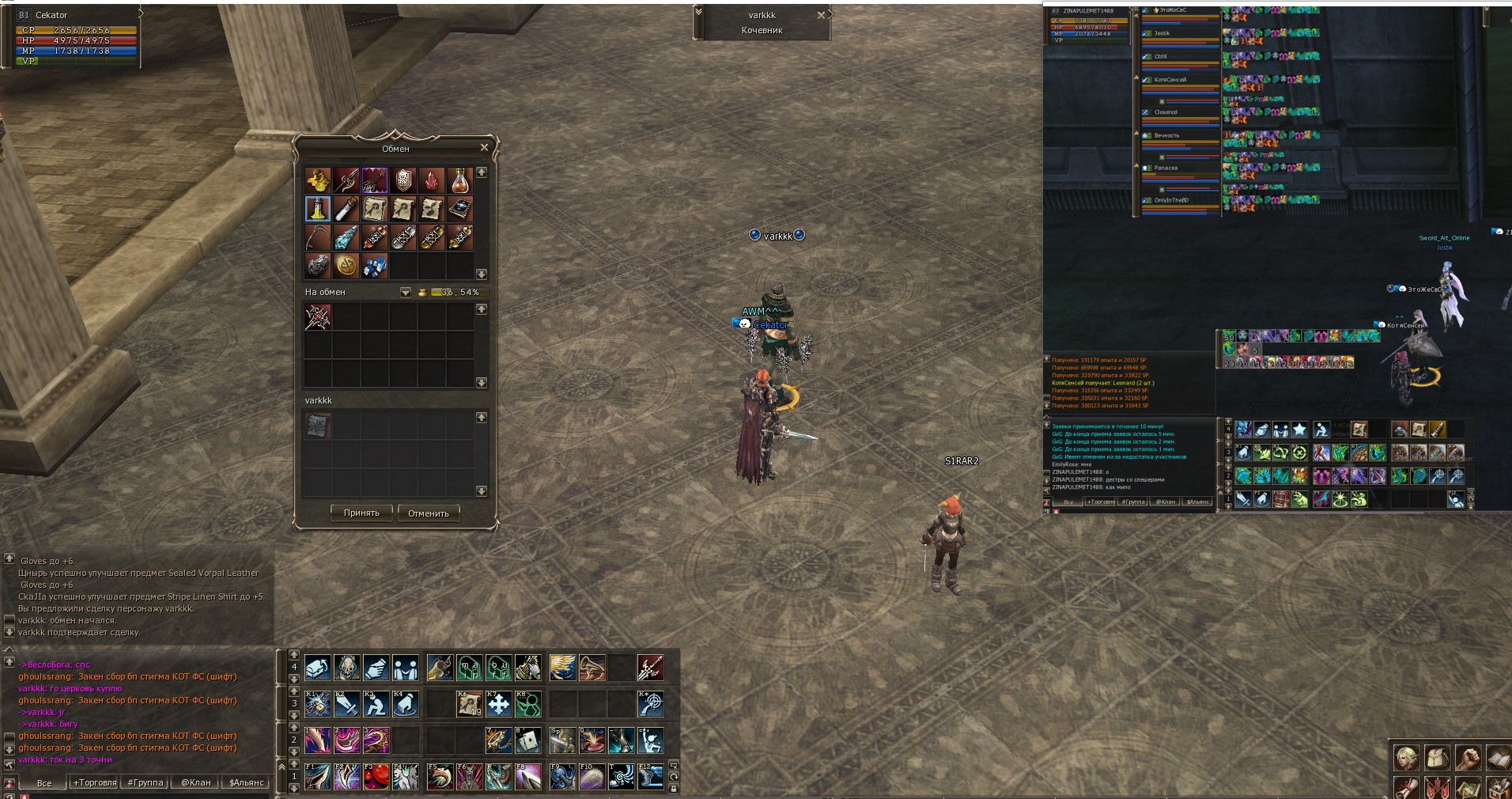1512x799 pixels.
Task: Activate the handshake trade action icon
Action: 376,668
